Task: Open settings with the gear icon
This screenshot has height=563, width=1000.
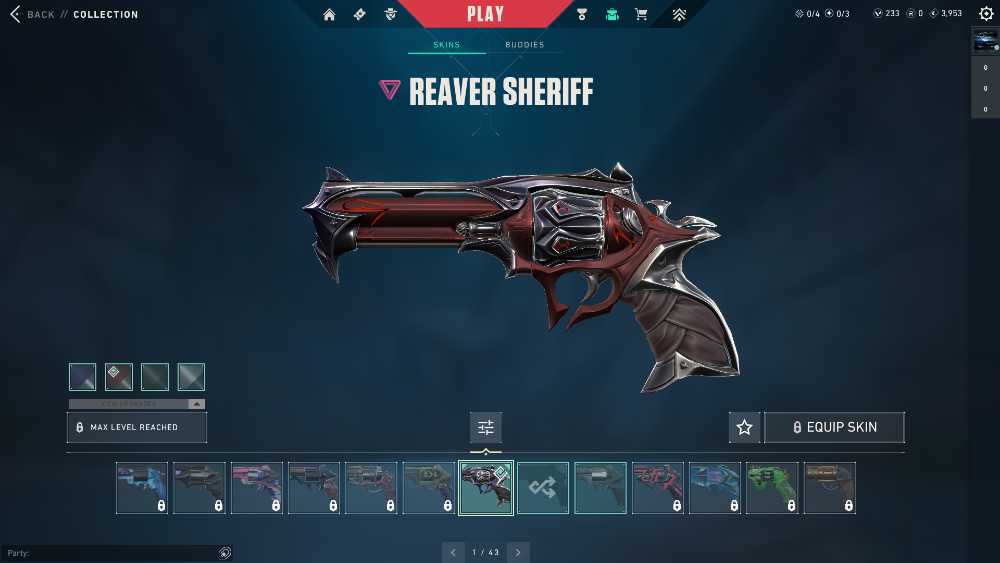Action: [x=986, y=14]
